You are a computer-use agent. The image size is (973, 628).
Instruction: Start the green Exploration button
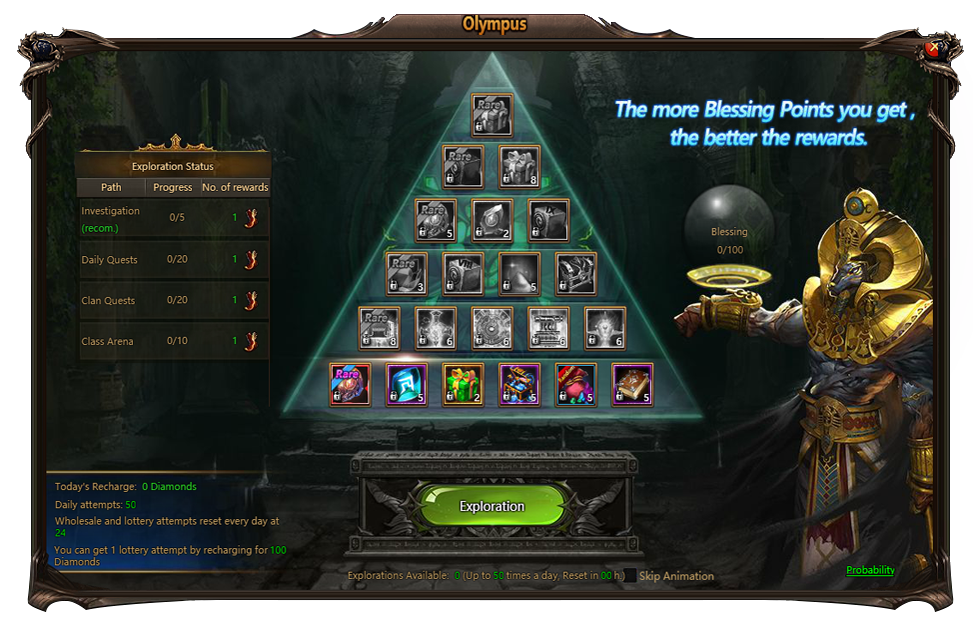pos(491,506)
